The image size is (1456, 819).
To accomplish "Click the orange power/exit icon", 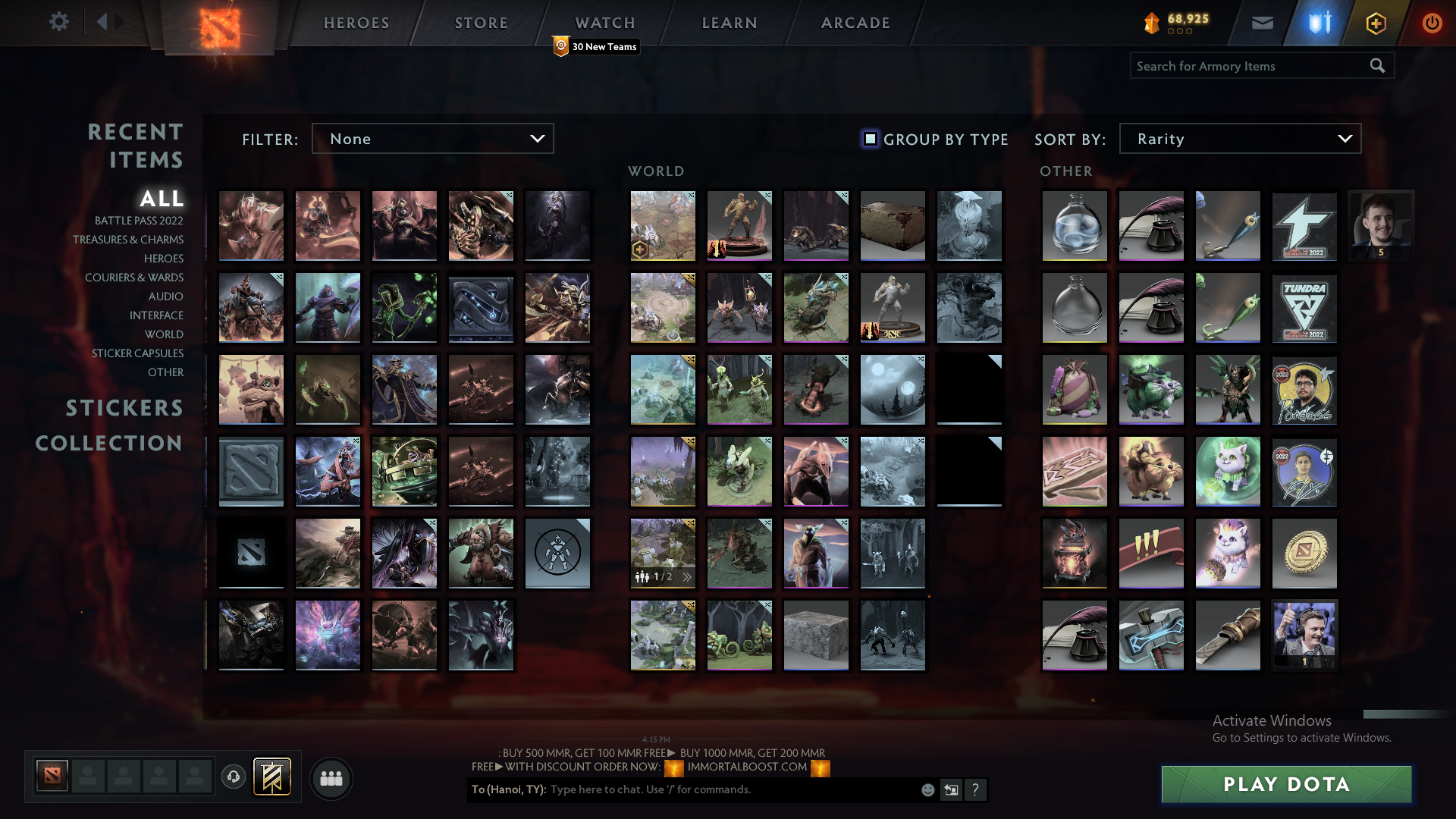I will pos(1432,23).
